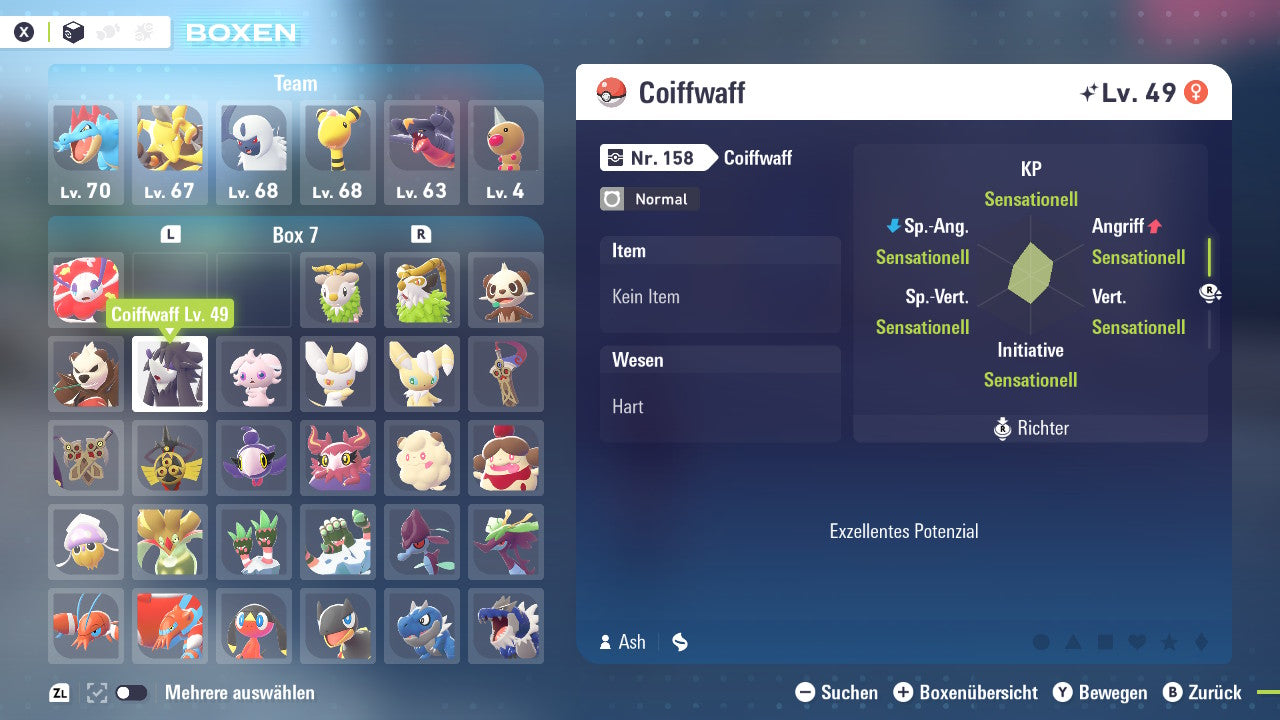Screen dimensions: 1280x720
Task: Switch to the battle teams tab in top bar
Action: (142, 32)
